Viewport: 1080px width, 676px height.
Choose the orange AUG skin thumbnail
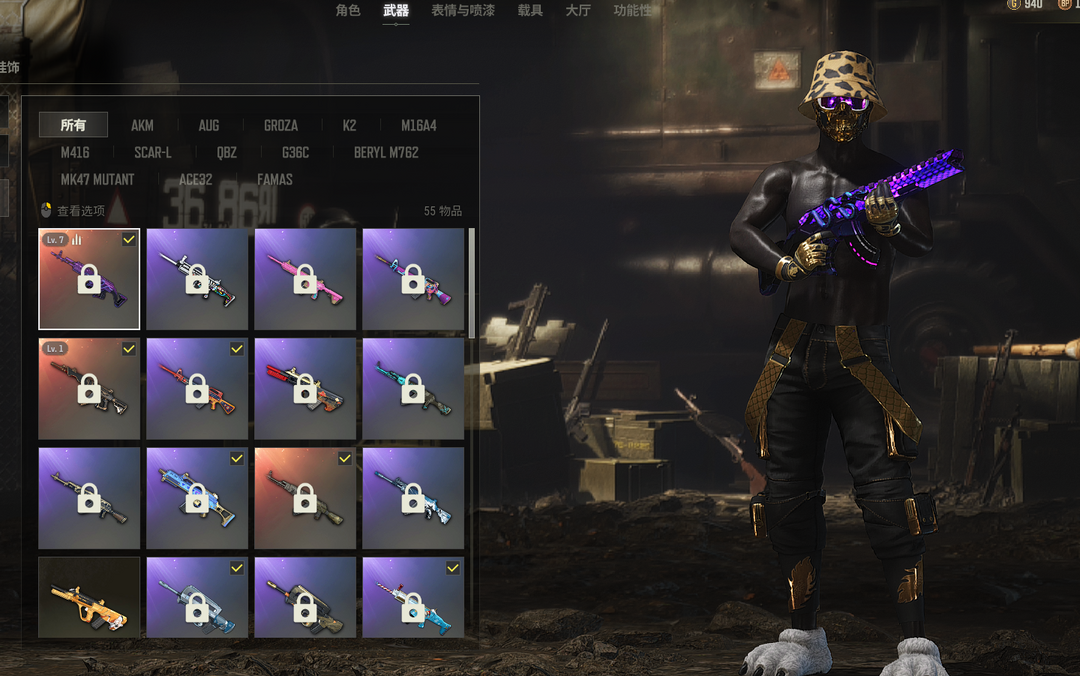tap(89, 598)
